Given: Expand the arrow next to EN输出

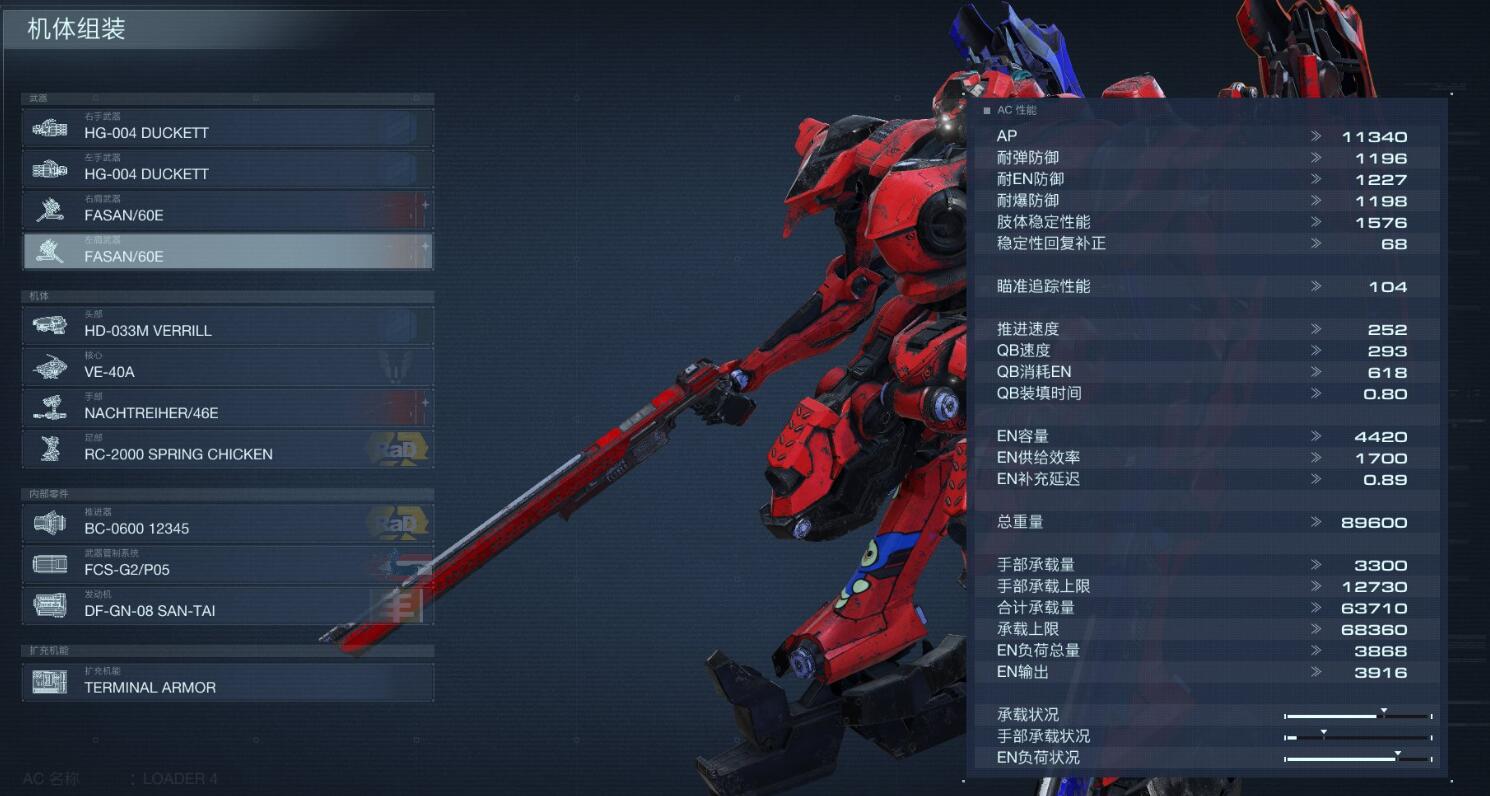Looking at the screenshot, I should 1318,672.
